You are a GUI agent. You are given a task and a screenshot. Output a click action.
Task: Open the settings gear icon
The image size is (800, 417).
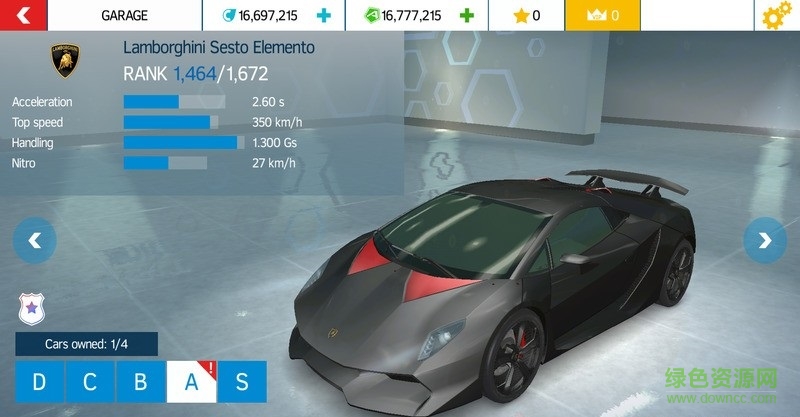pos(776,16)
